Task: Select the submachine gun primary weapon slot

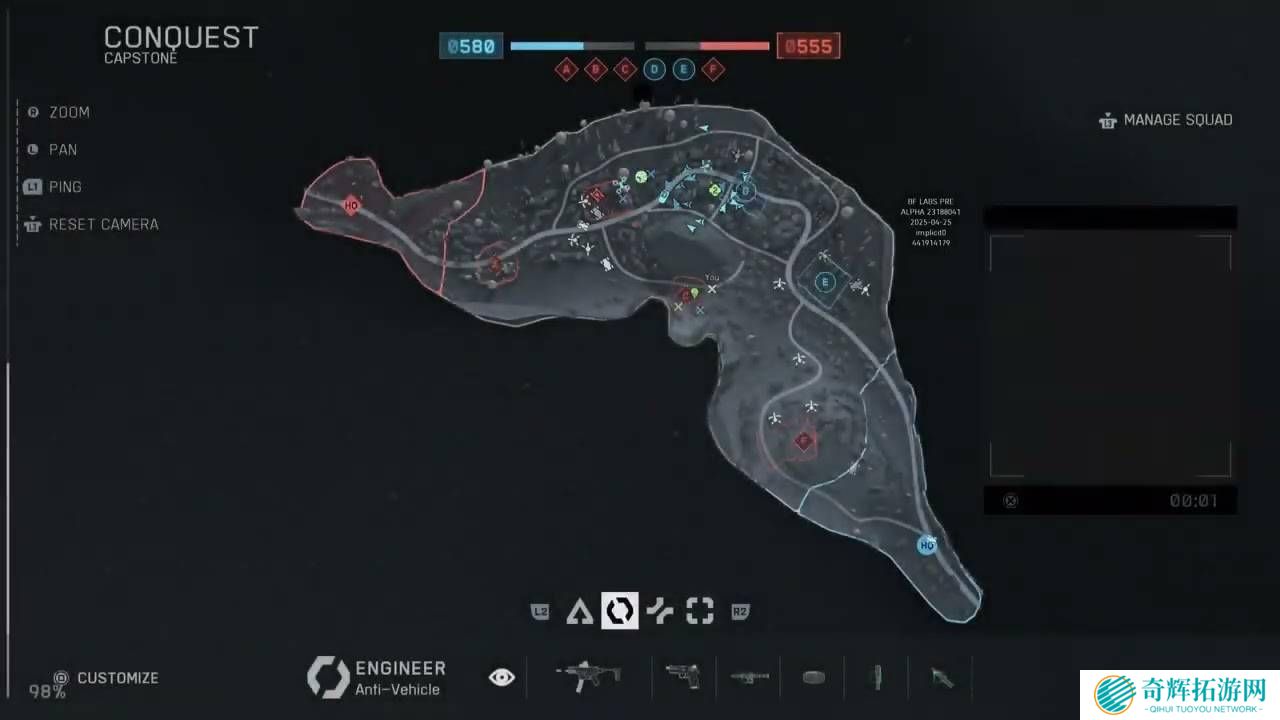Action: coord(588,676)
